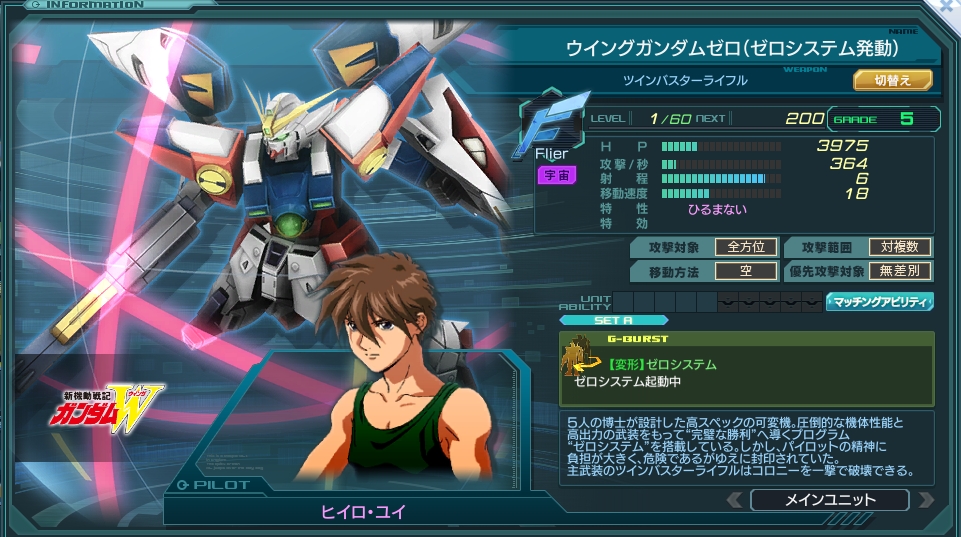Select the G-Burst ゼロシステム transform icon
This screenshot has height=537, width=961.
(581, 360)
